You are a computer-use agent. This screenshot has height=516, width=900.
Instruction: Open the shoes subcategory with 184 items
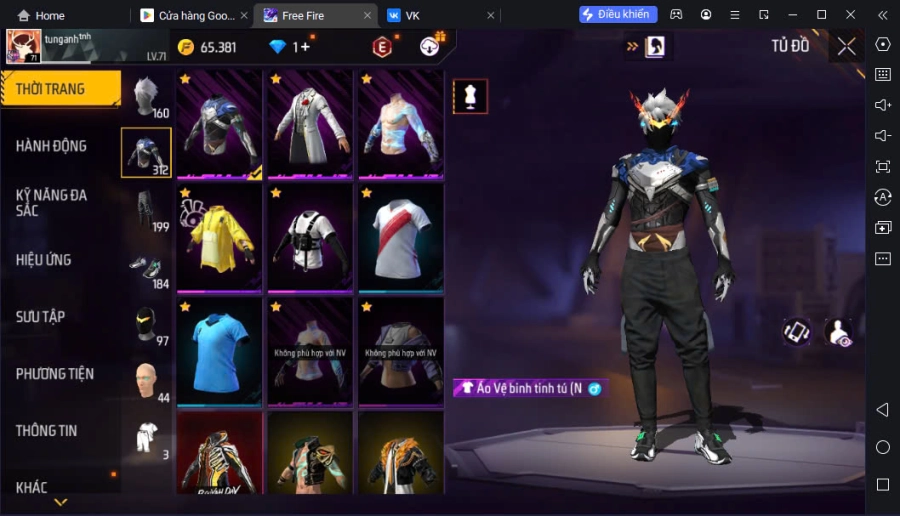point(147,268)
